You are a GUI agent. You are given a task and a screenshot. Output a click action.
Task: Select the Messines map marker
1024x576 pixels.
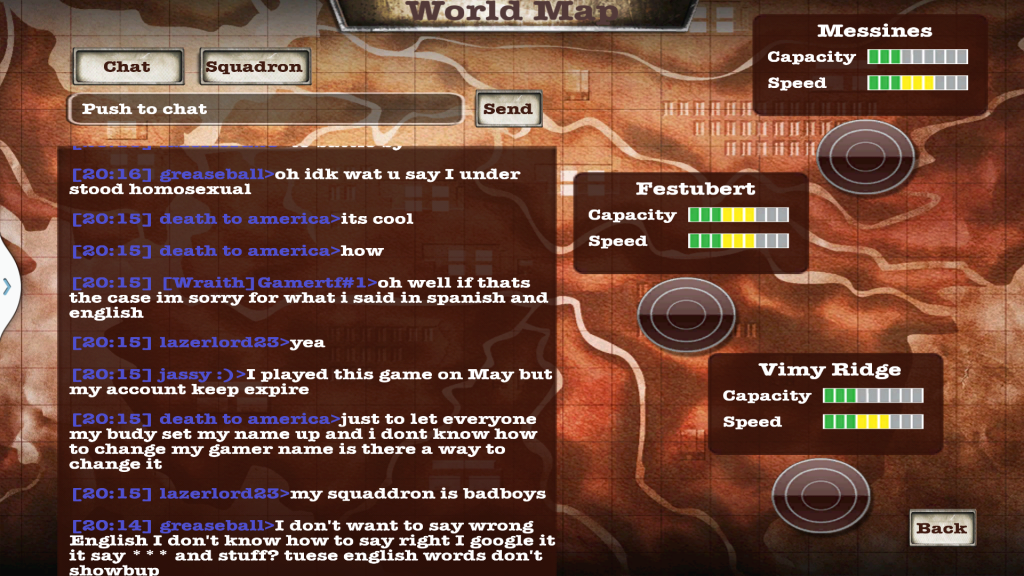pyautogui.click(x=865, y=156)
